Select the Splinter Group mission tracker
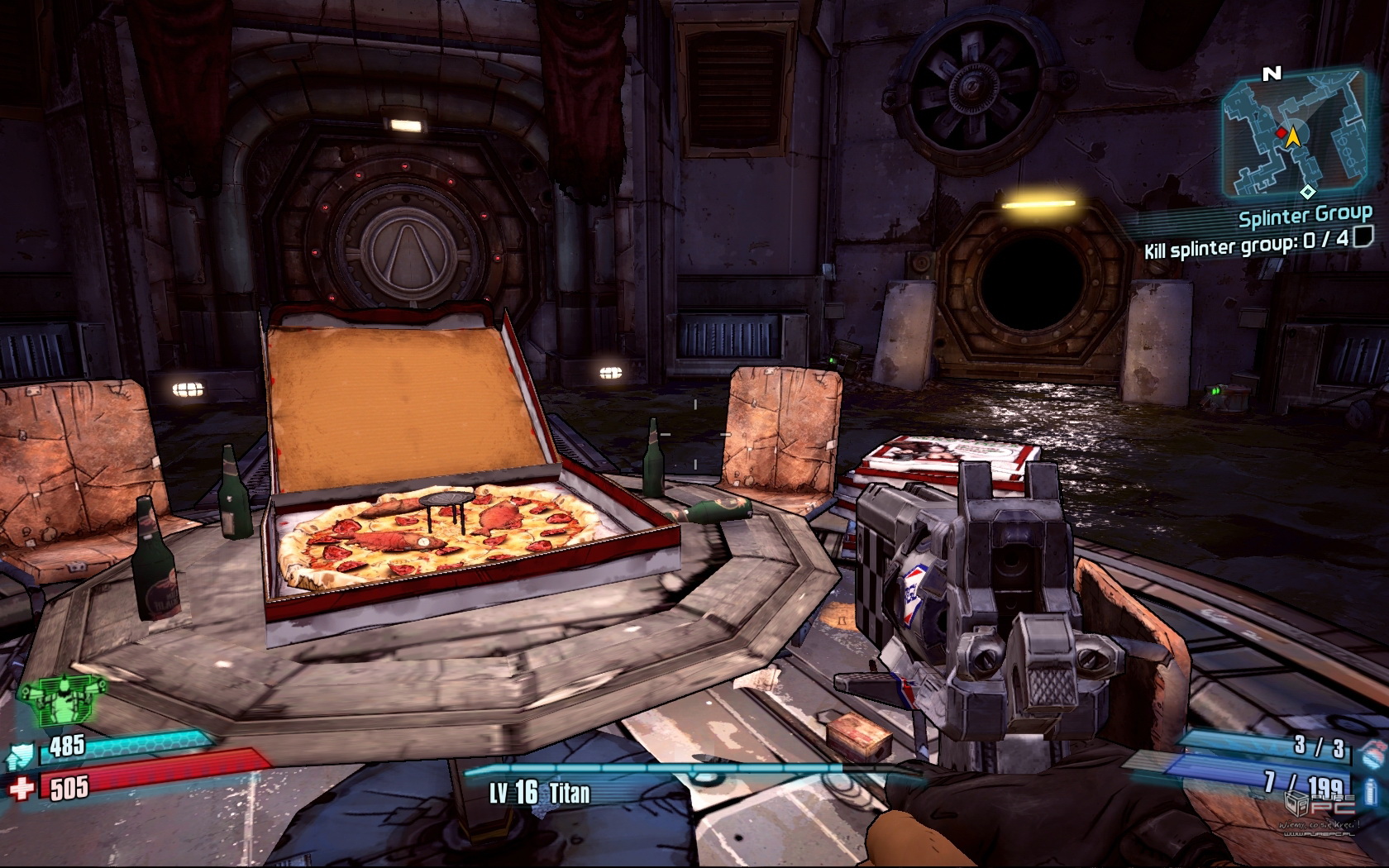The image size is (1389, 868). point(1305,217)
